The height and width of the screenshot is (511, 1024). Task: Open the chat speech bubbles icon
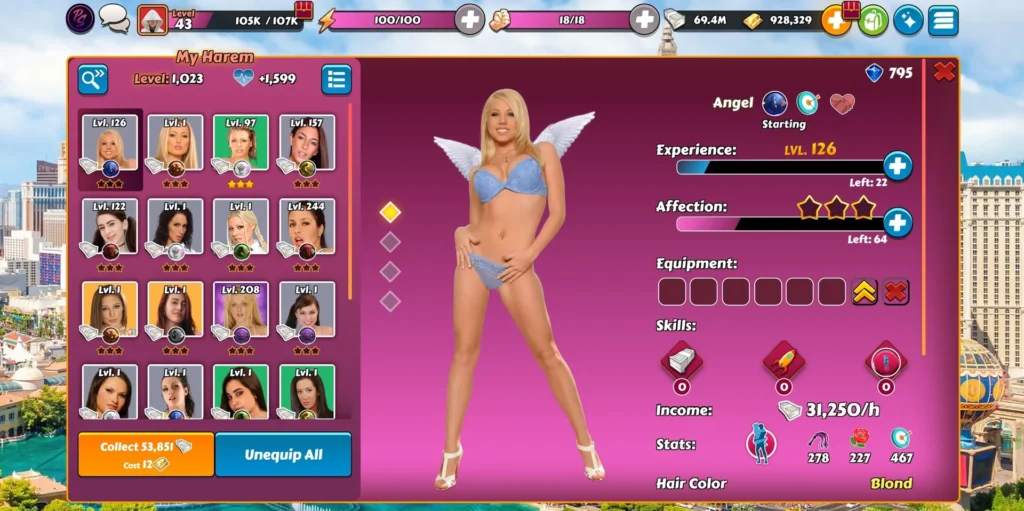[x=114, y=18]
